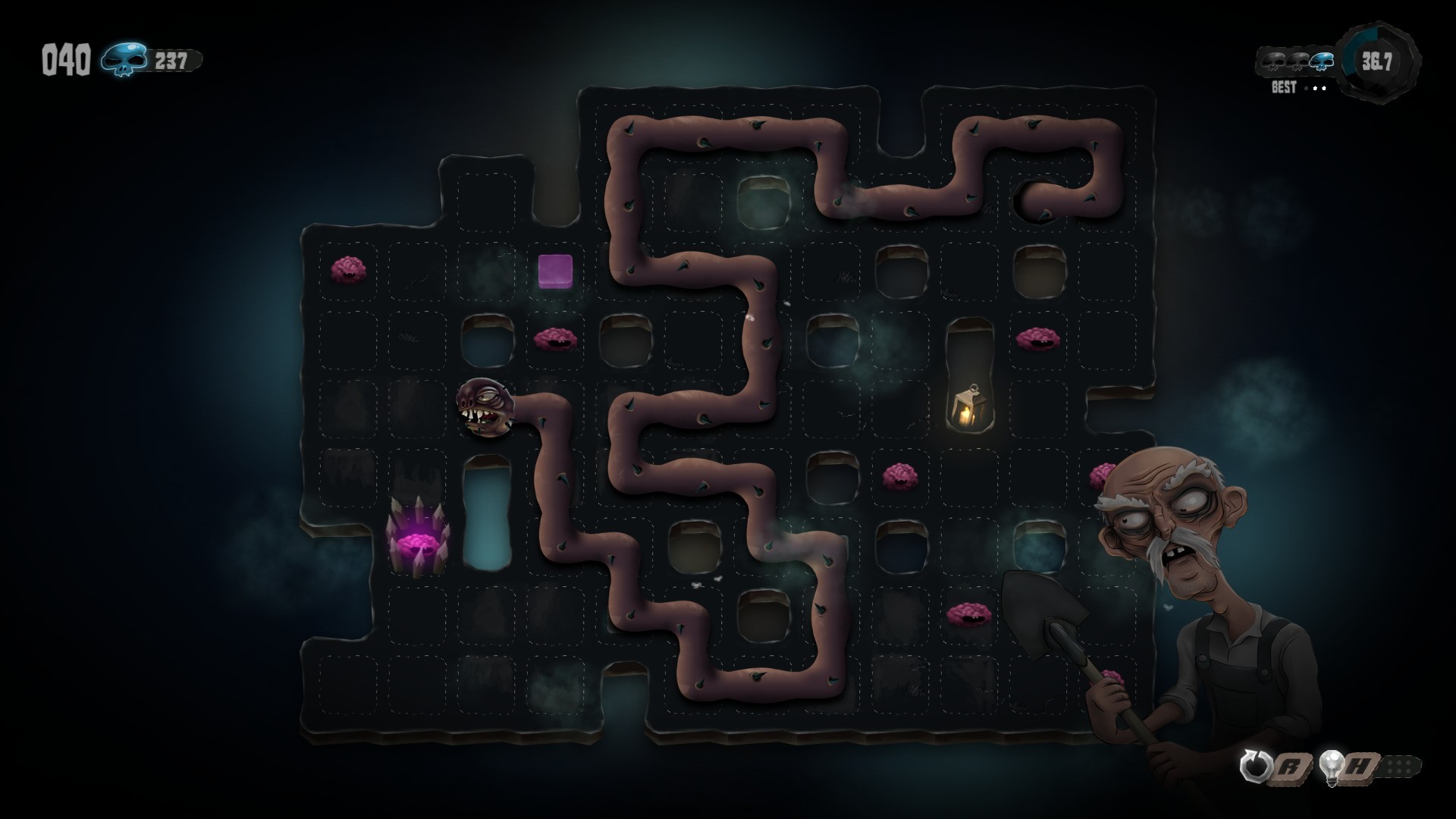The height and width of the screenshot is (819, 1456).
Task: Select the purple cube tile in the maze
Action: tap(554, 271)
